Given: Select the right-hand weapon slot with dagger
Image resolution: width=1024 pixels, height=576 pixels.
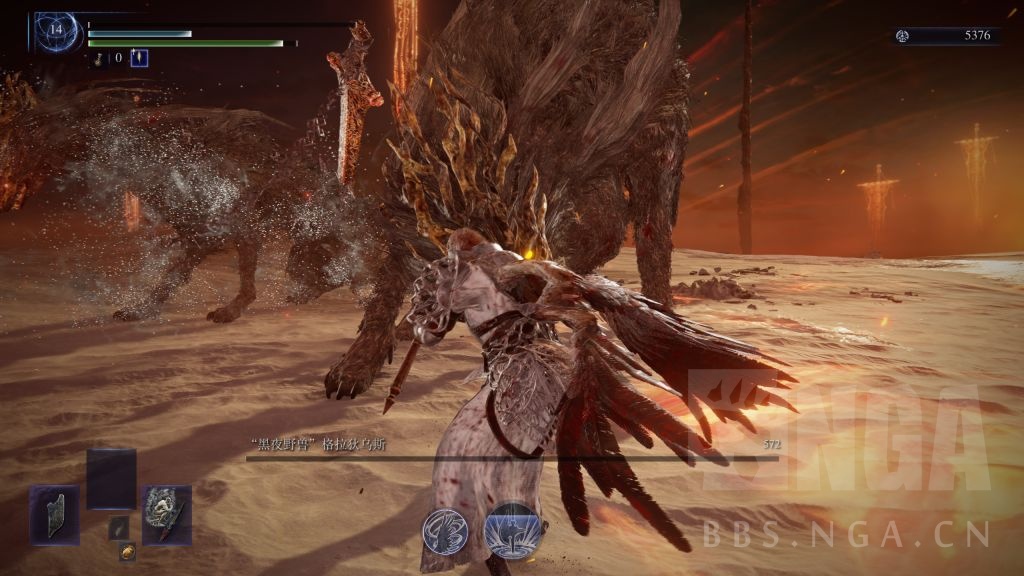Looking at the screenshot, I should point(166,515).
